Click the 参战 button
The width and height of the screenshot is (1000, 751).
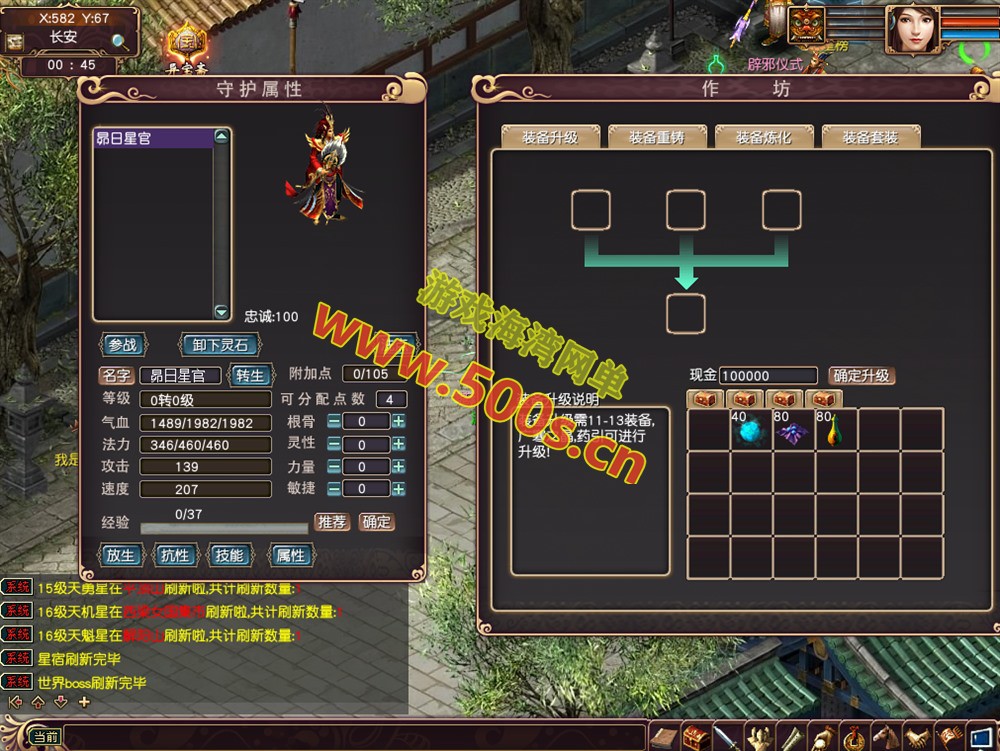point(123,345)
